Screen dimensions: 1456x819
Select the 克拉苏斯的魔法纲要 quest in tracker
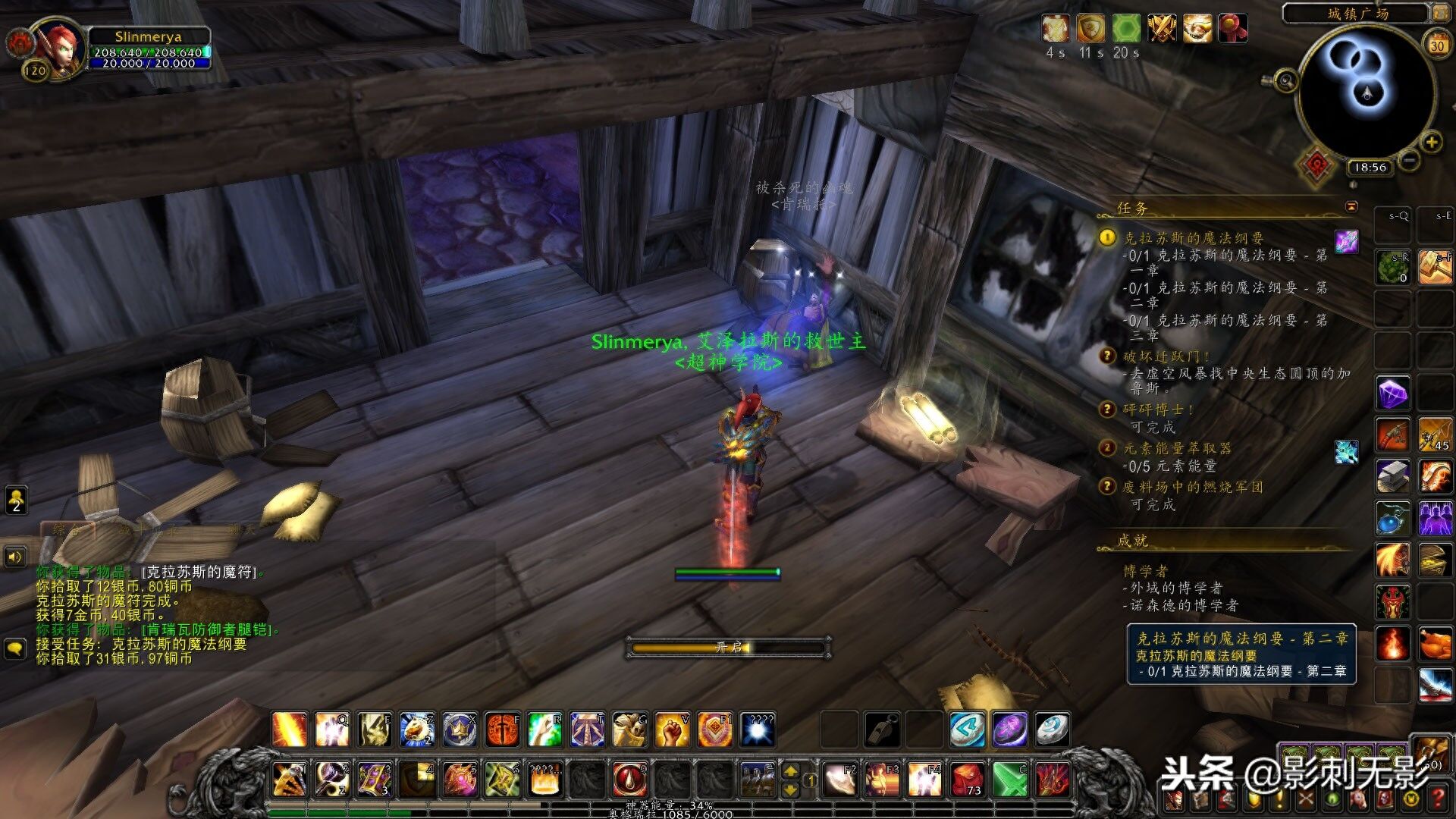click(x=1193, y=238)
